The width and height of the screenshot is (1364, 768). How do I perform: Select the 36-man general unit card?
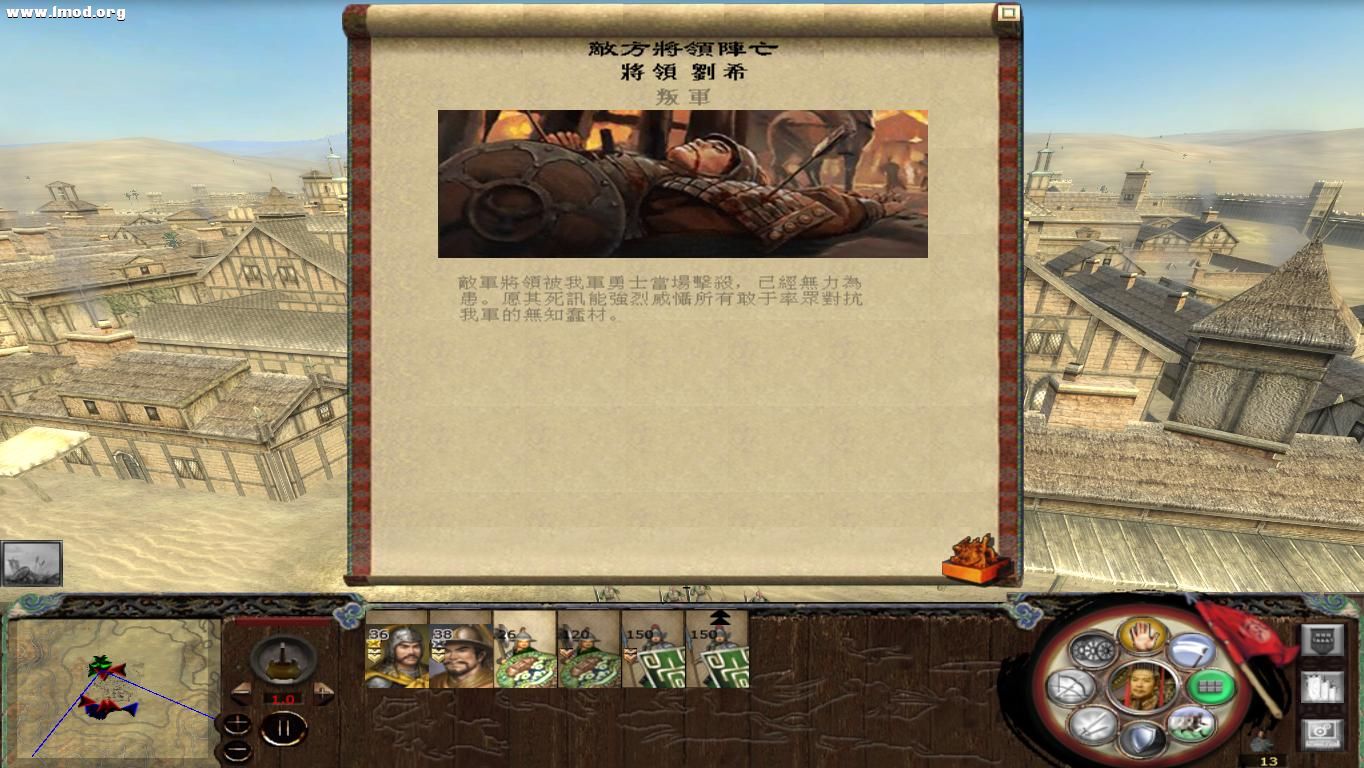tap(394, 655)
